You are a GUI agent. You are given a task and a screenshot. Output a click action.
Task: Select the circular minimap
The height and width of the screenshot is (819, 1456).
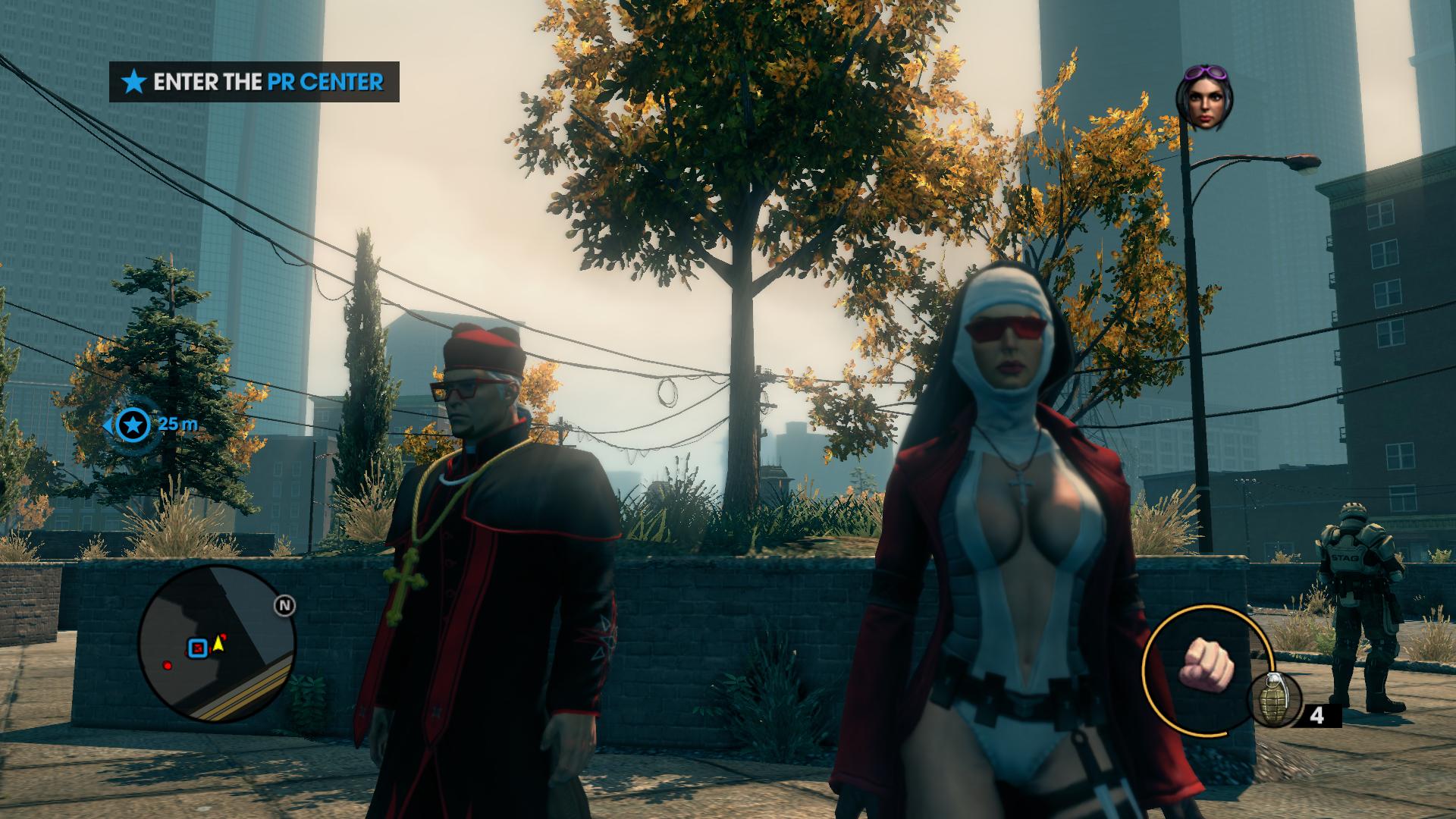point(216,643)
